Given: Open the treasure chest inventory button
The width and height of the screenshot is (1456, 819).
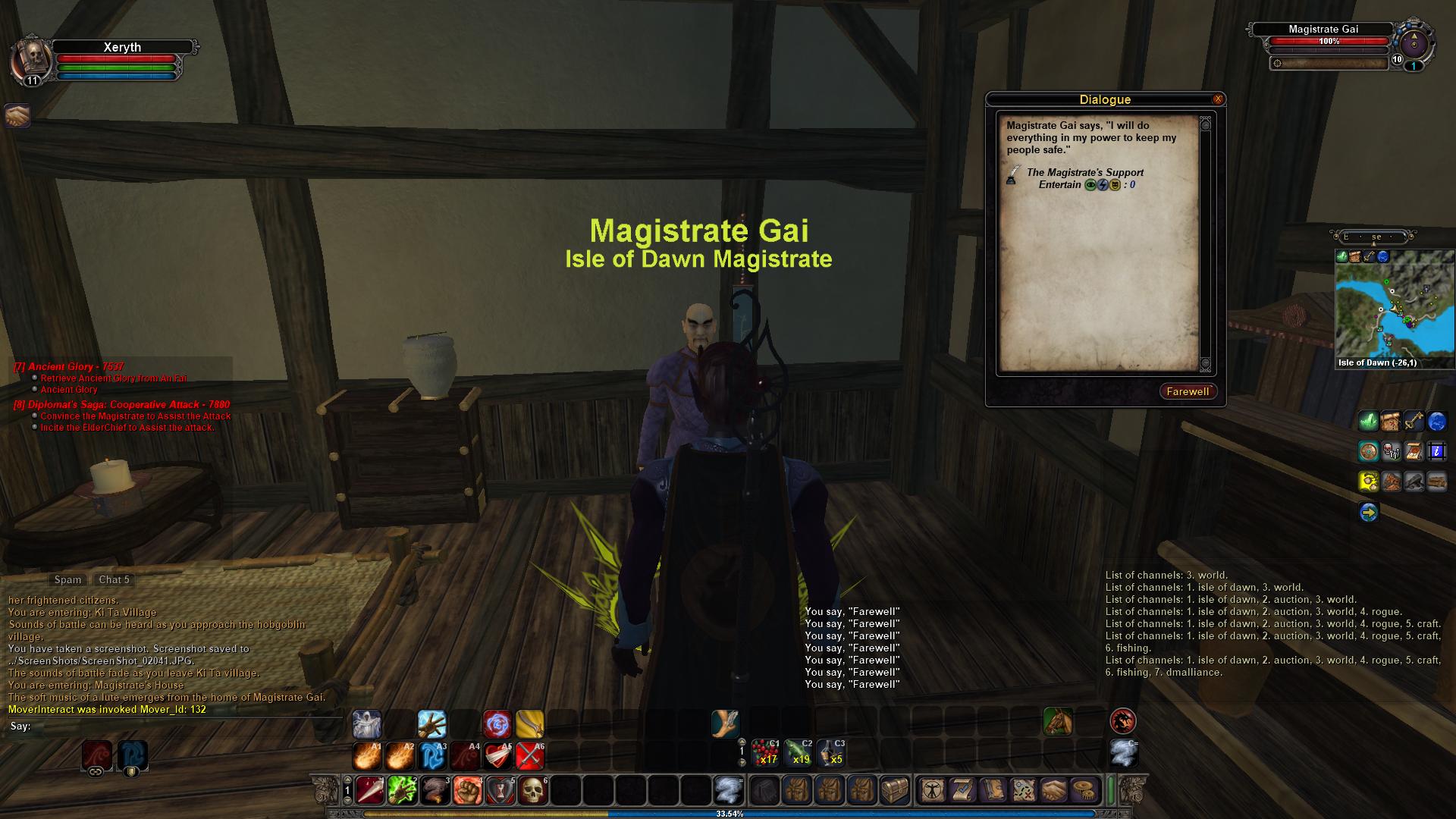Looking at the screenshot, I should [894, 791].
